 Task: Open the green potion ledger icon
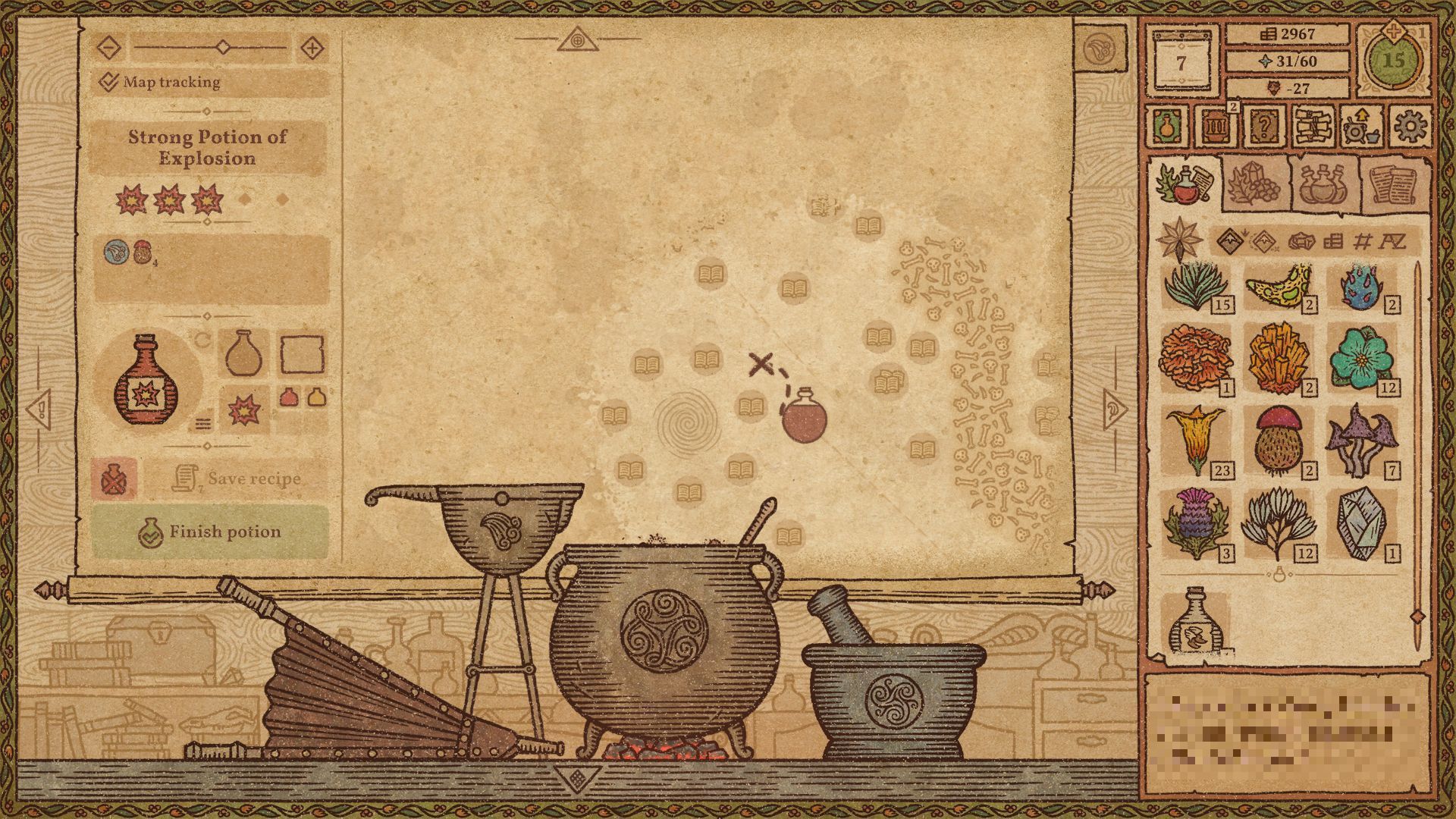1166,127
